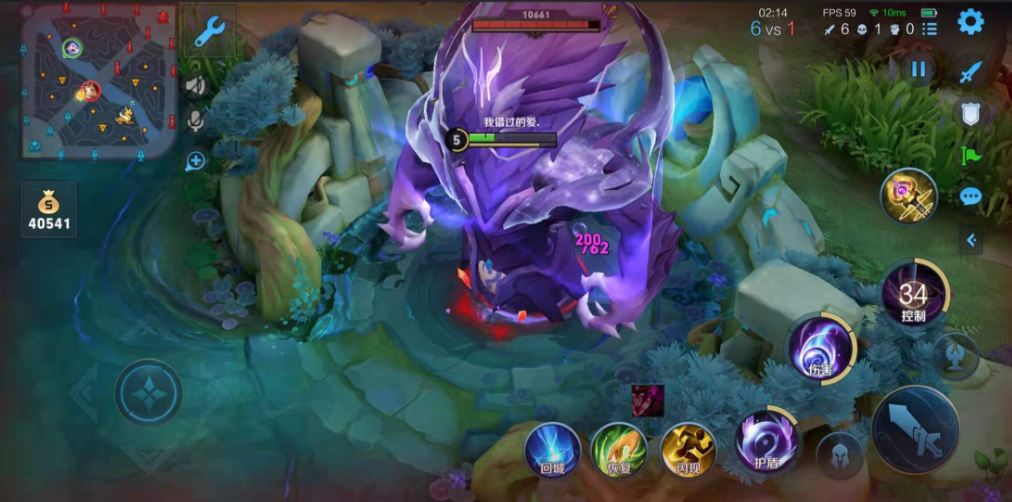Send the green flag gather signal
The height and width of the screenshot is (502, 1012).
(x=970, y=155)
